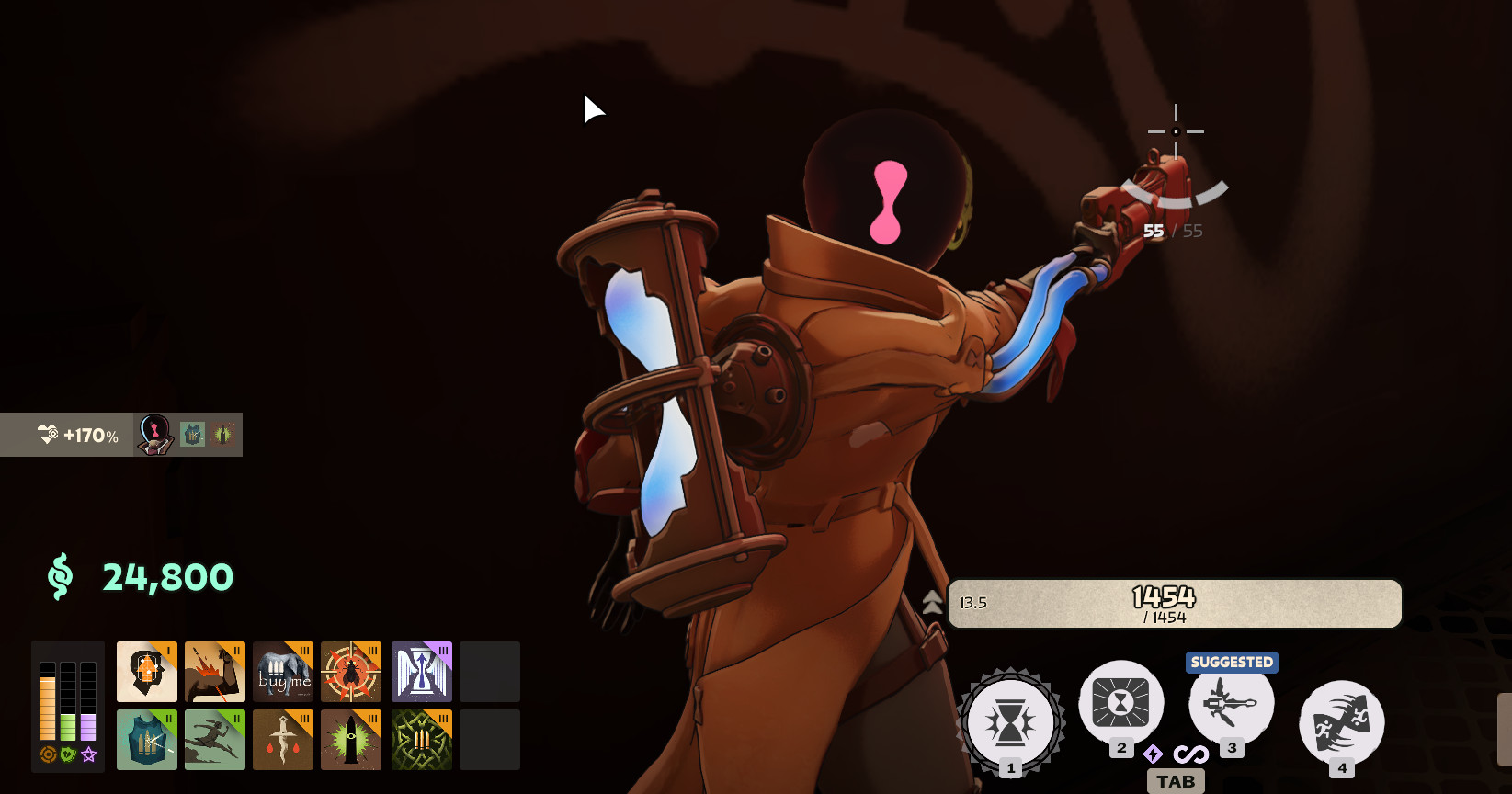
Task: Click the orange weapon stat icon
Action: point(48,754)
